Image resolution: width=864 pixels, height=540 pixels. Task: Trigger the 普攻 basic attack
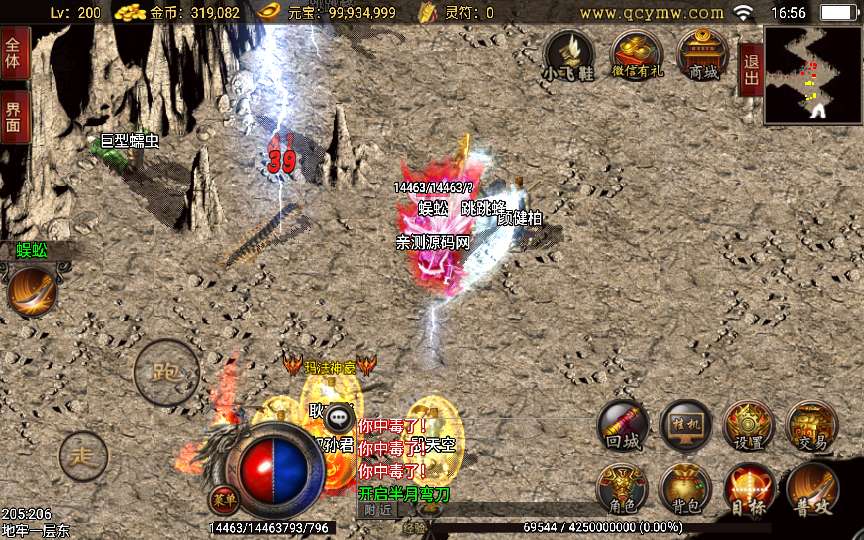pos(811,489)
